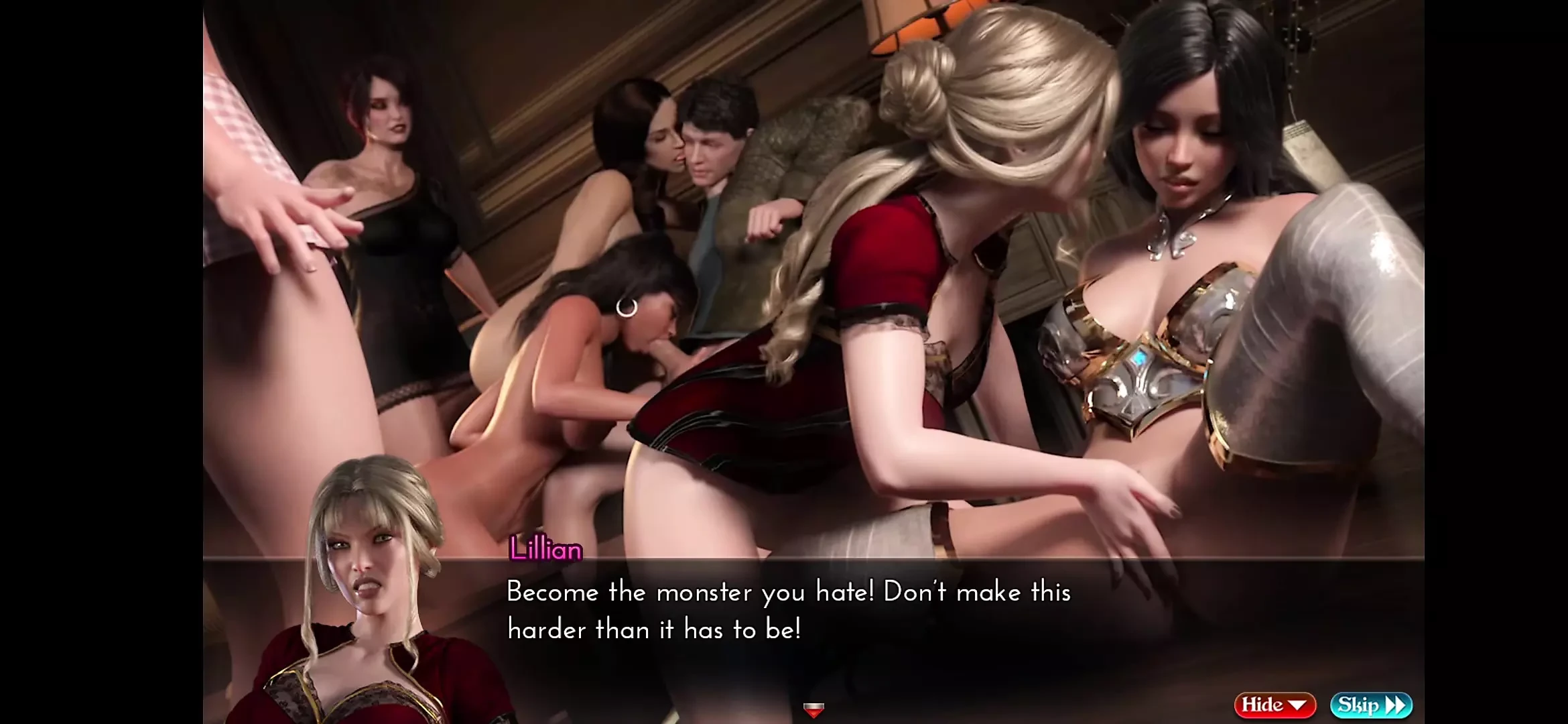Hide the dialogue box
Screen dimensions: 1568x724
tap(1274, 705)
